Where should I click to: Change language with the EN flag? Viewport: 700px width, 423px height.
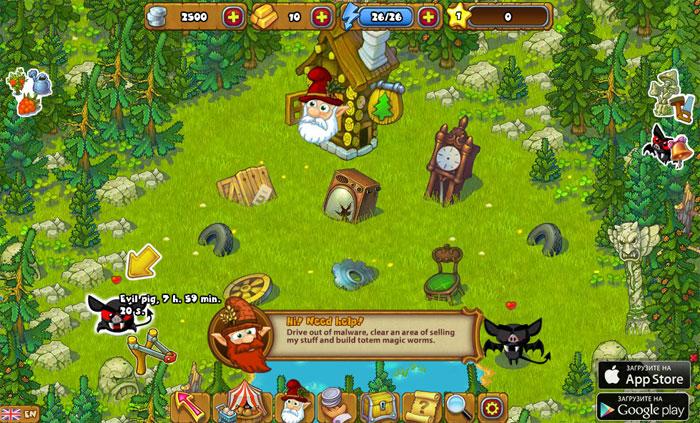(19, 413)
